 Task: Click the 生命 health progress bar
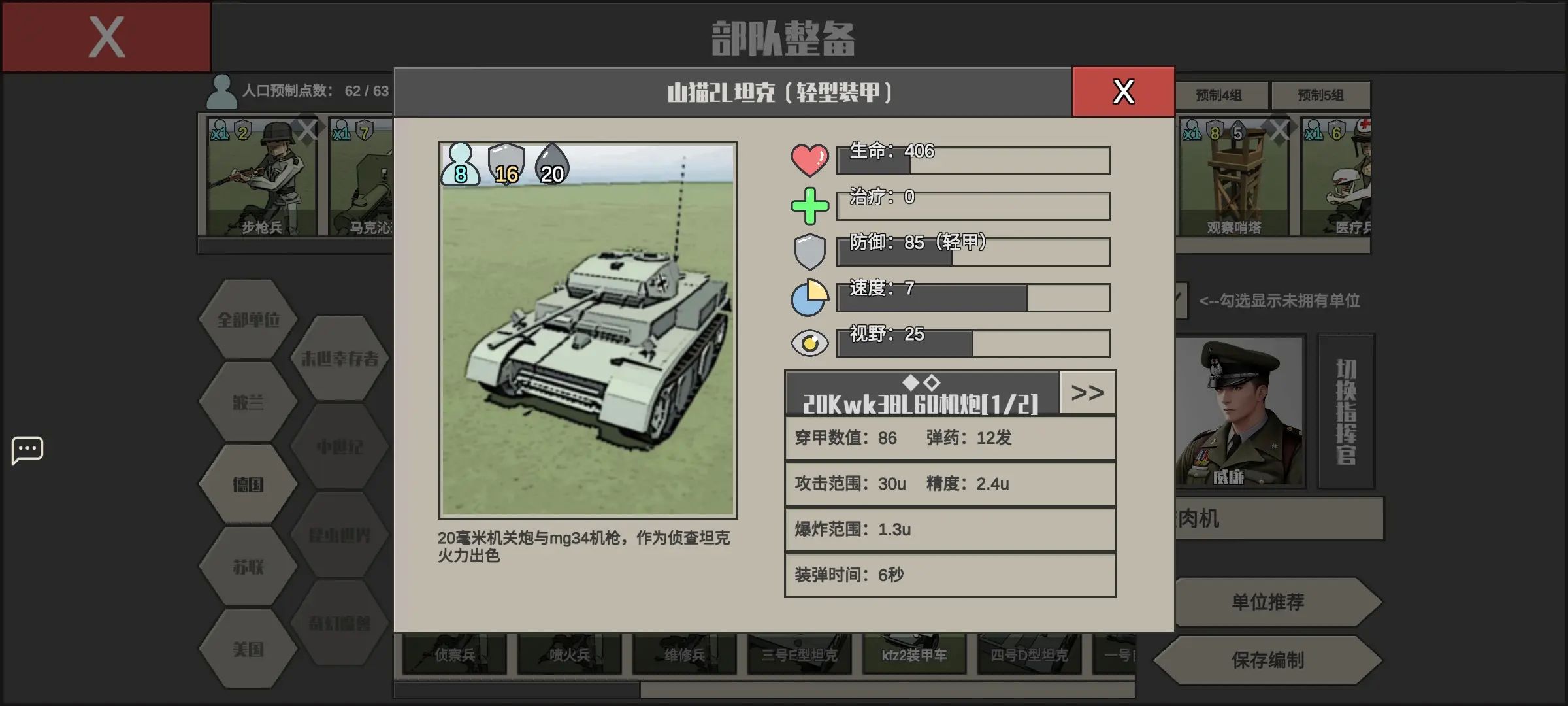973,160
